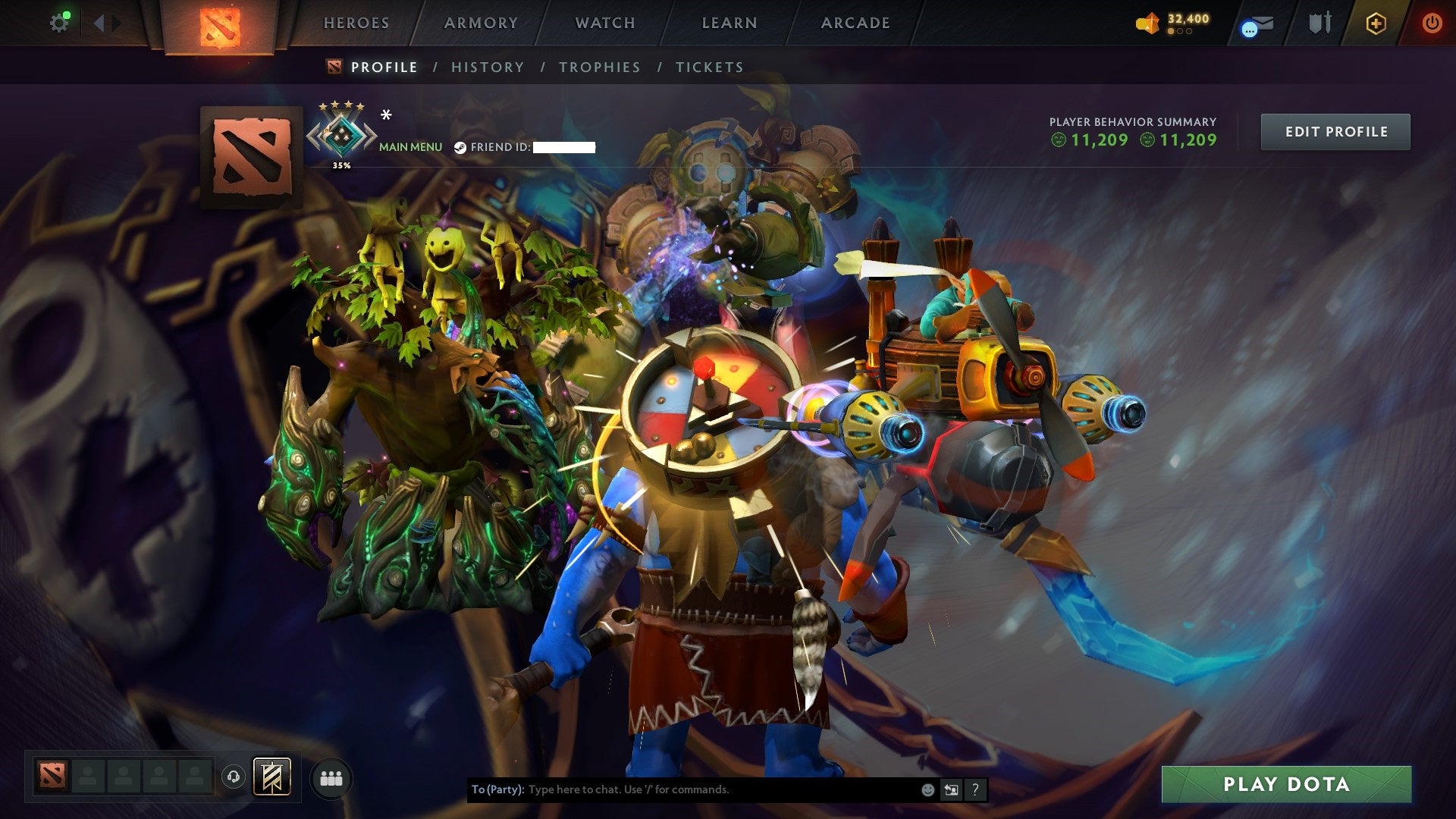
Task: Select ARCADE from the top menu
Action: (x=855, y=23)
